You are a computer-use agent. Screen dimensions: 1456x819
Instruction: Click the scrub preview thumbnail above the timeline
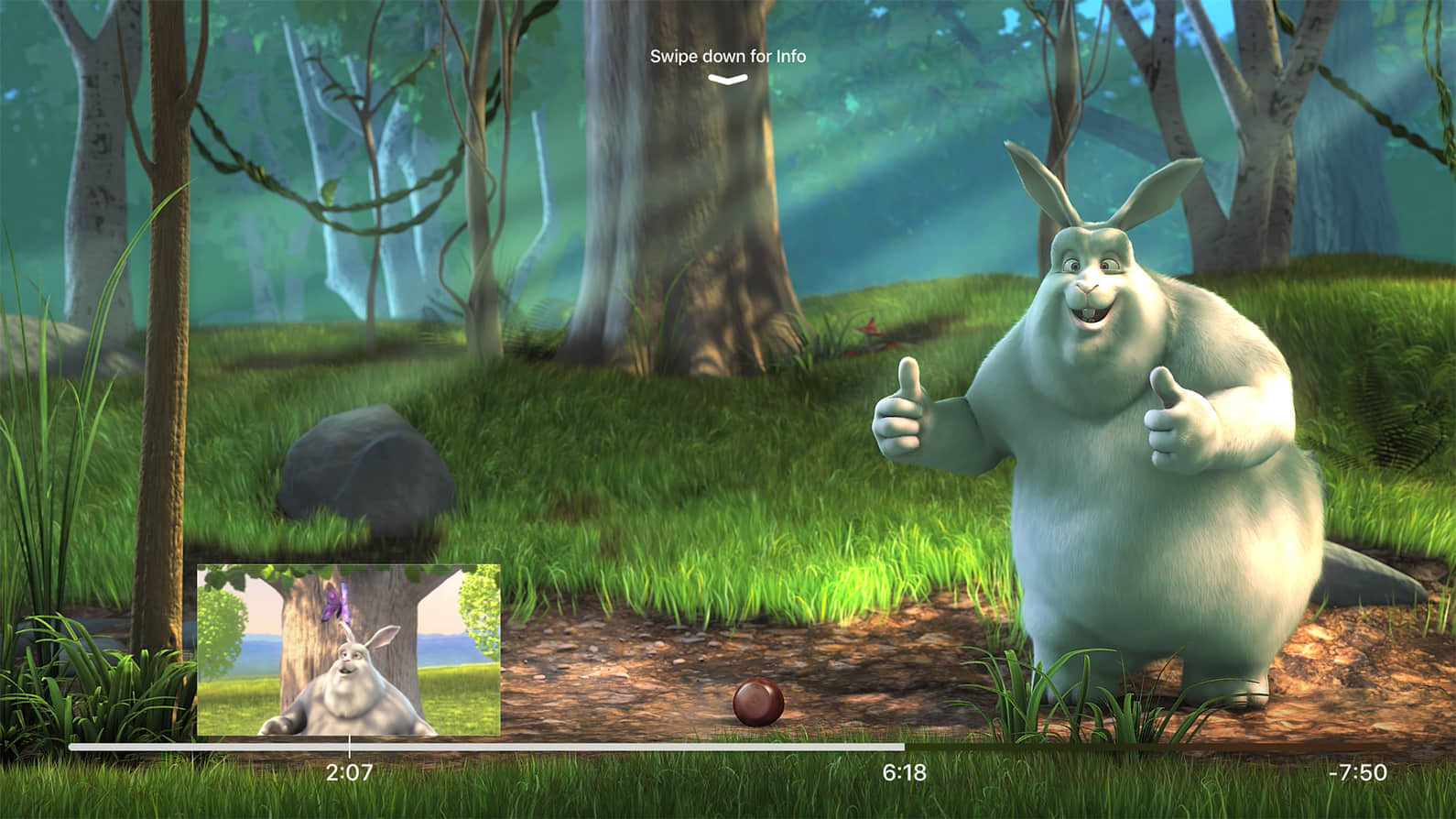click(349, 650)
